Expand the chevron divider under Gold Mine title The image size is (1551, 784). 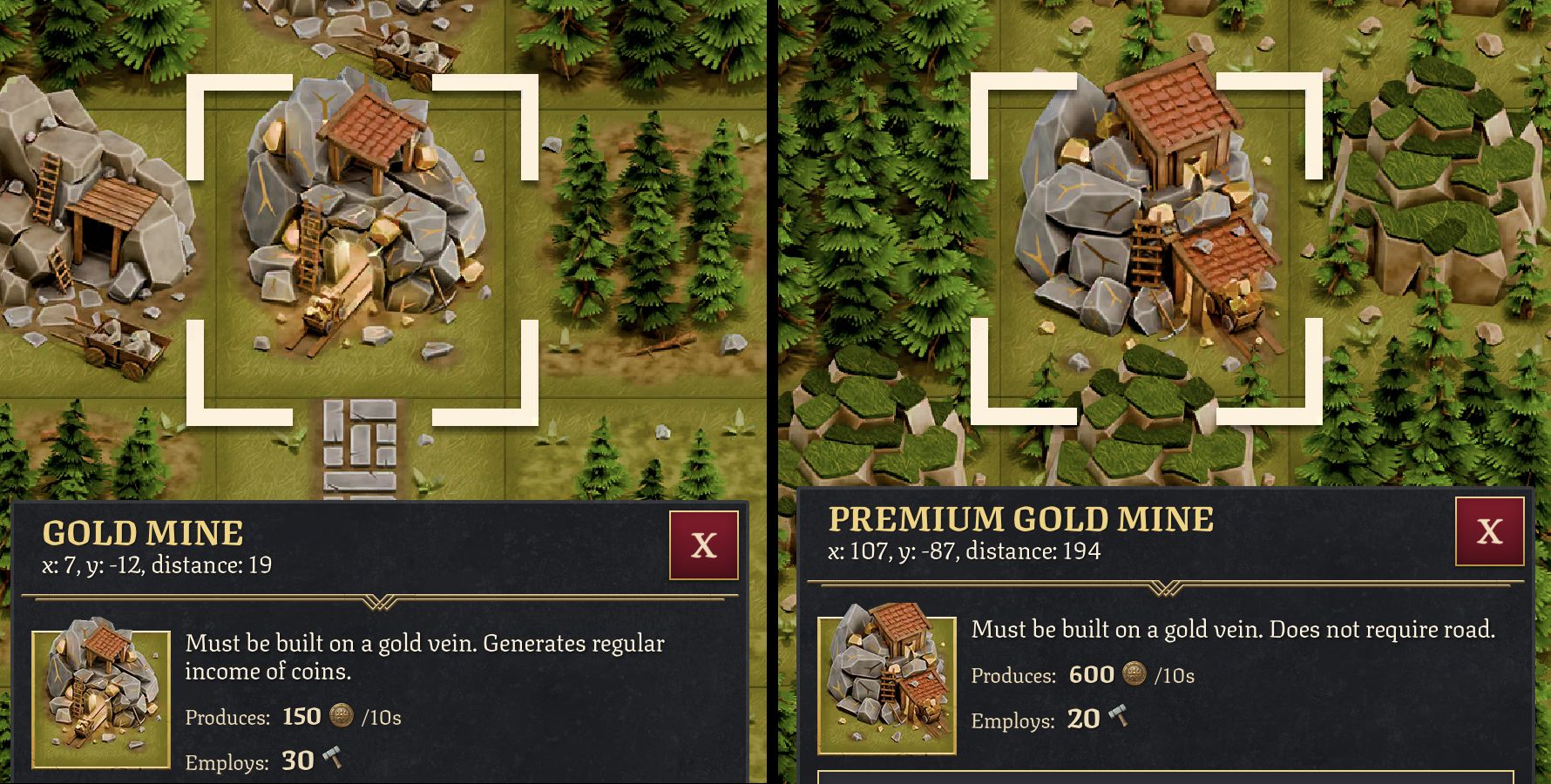click(378, 601)
